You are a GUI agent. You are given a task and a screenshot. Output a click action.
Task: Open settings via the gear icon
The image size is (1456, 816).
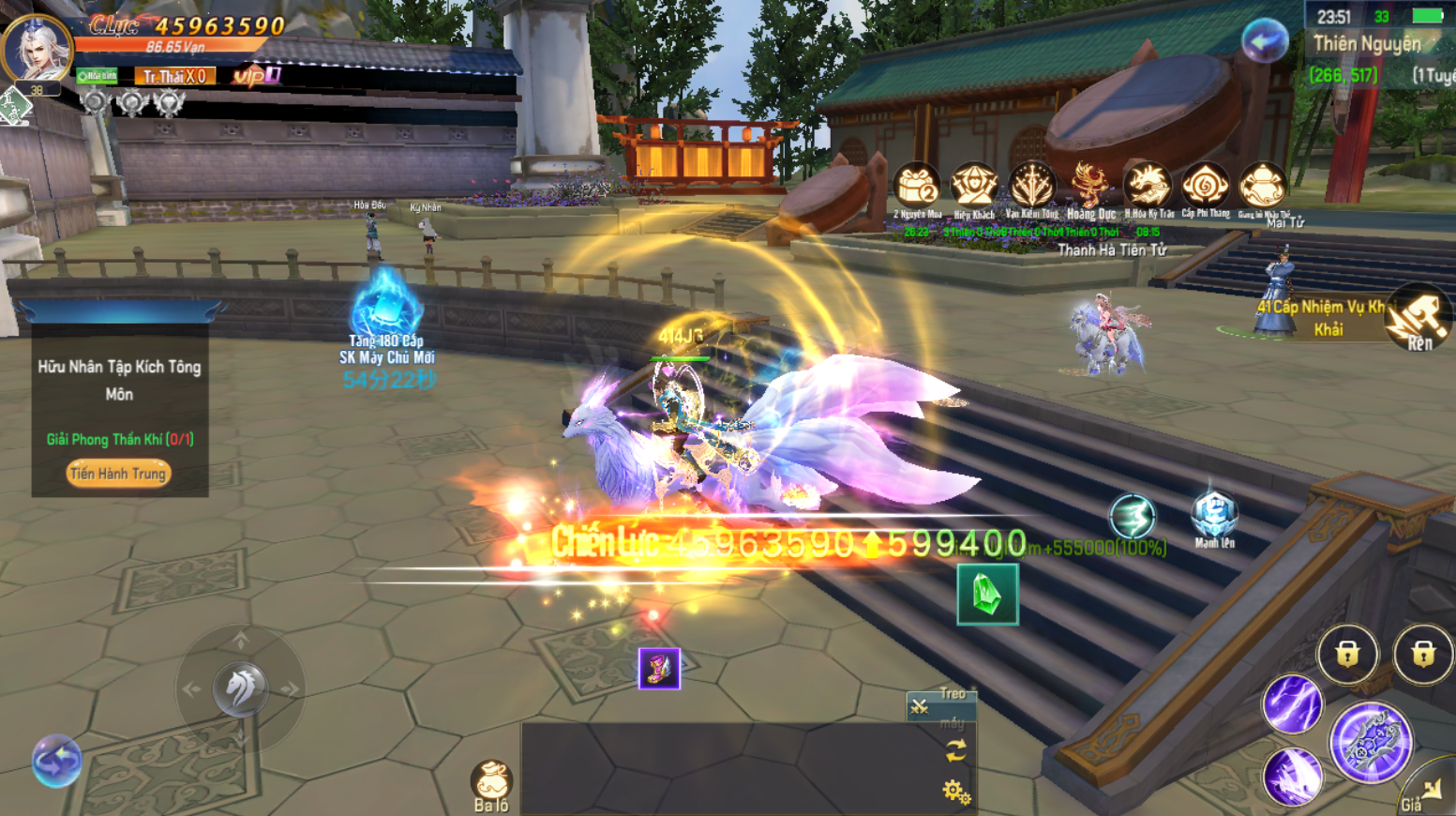point(955,792)
